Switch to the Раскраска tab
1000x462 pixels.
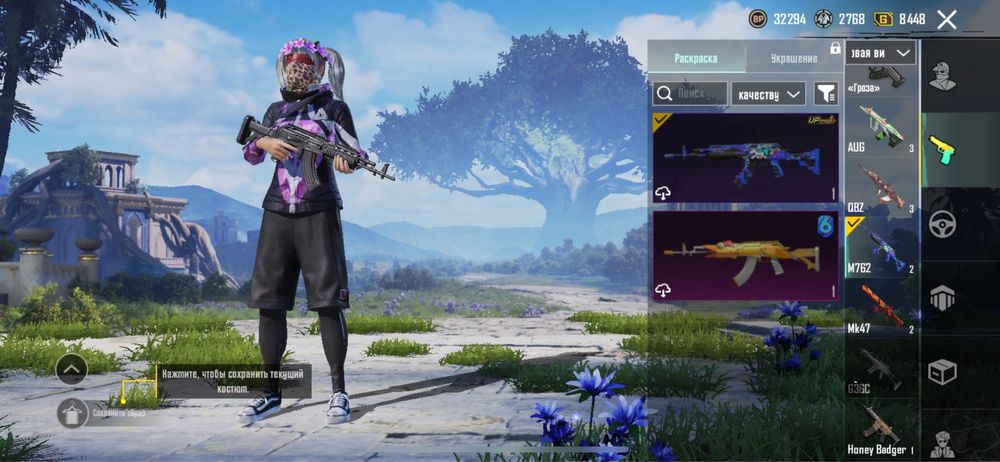point(696,58)
